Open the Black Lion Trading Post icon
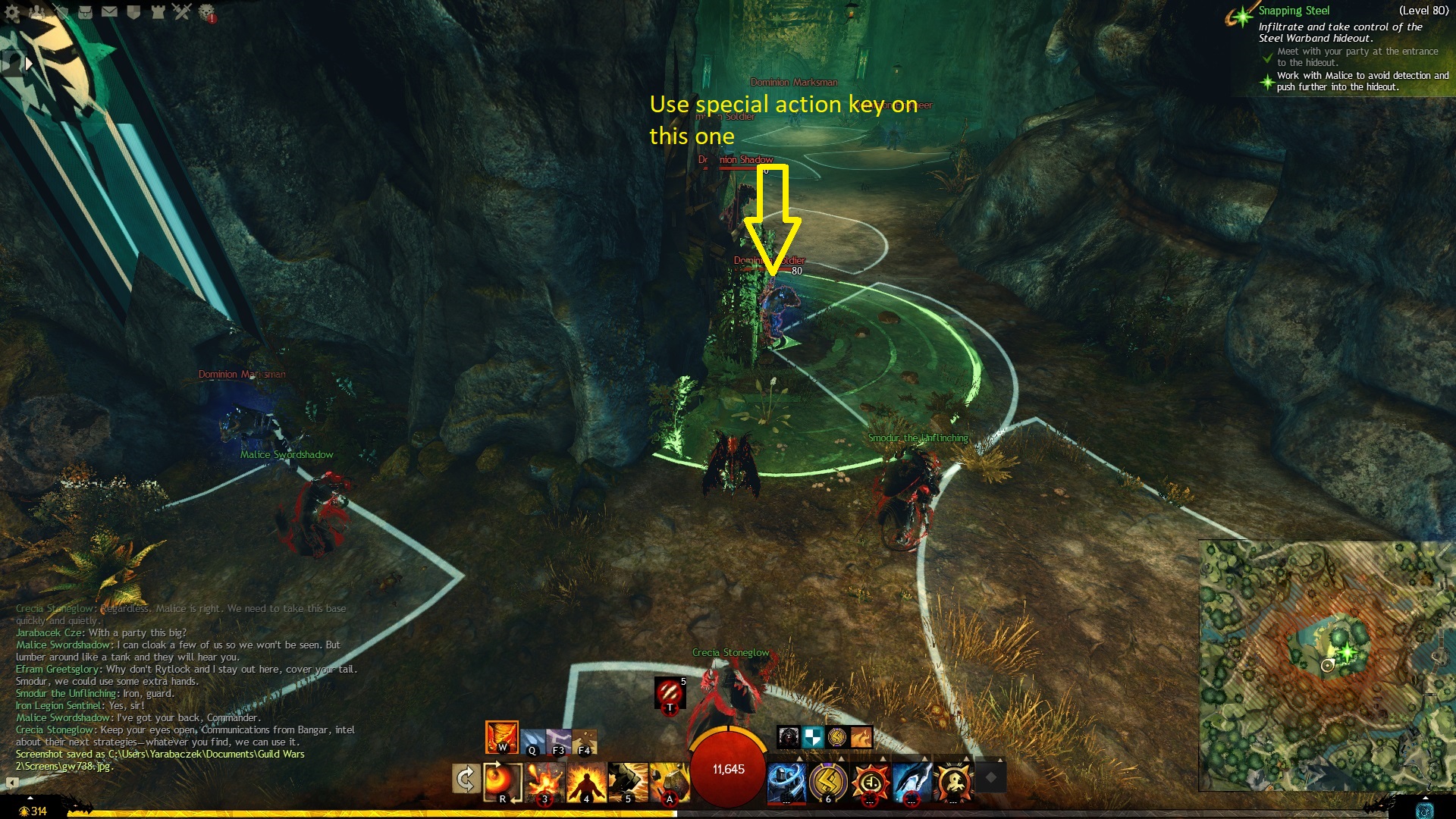Image resolution: width=1456 pixels, height=819 pixels. tap(206, 12)
